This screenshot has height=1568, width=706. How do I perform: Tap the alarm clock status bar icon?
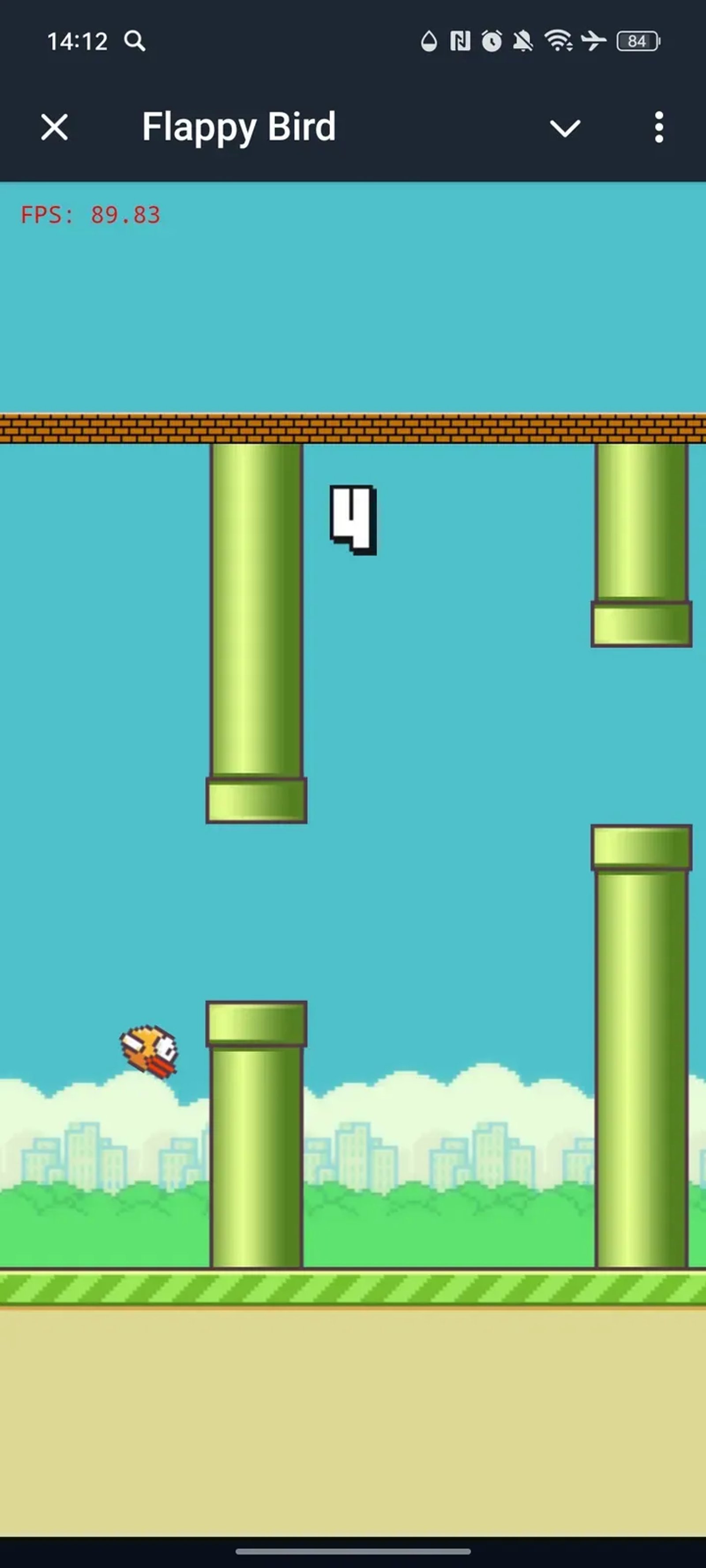[x=491, y=41]
